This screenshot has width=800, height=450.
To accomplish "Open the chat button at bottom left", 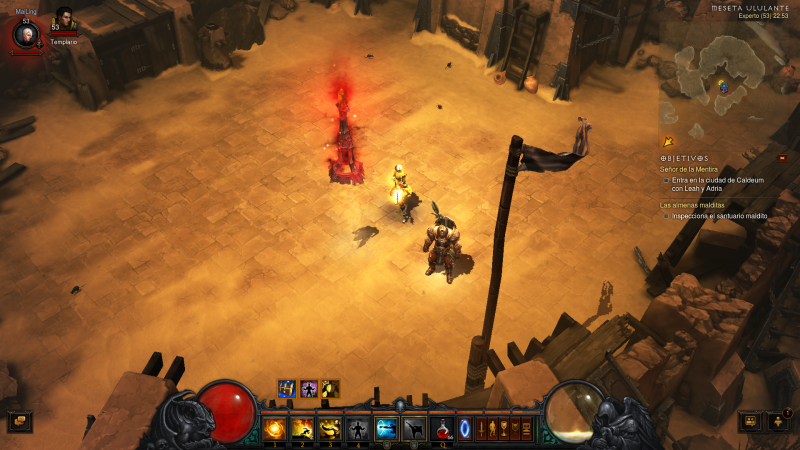I will pos(20,422).
